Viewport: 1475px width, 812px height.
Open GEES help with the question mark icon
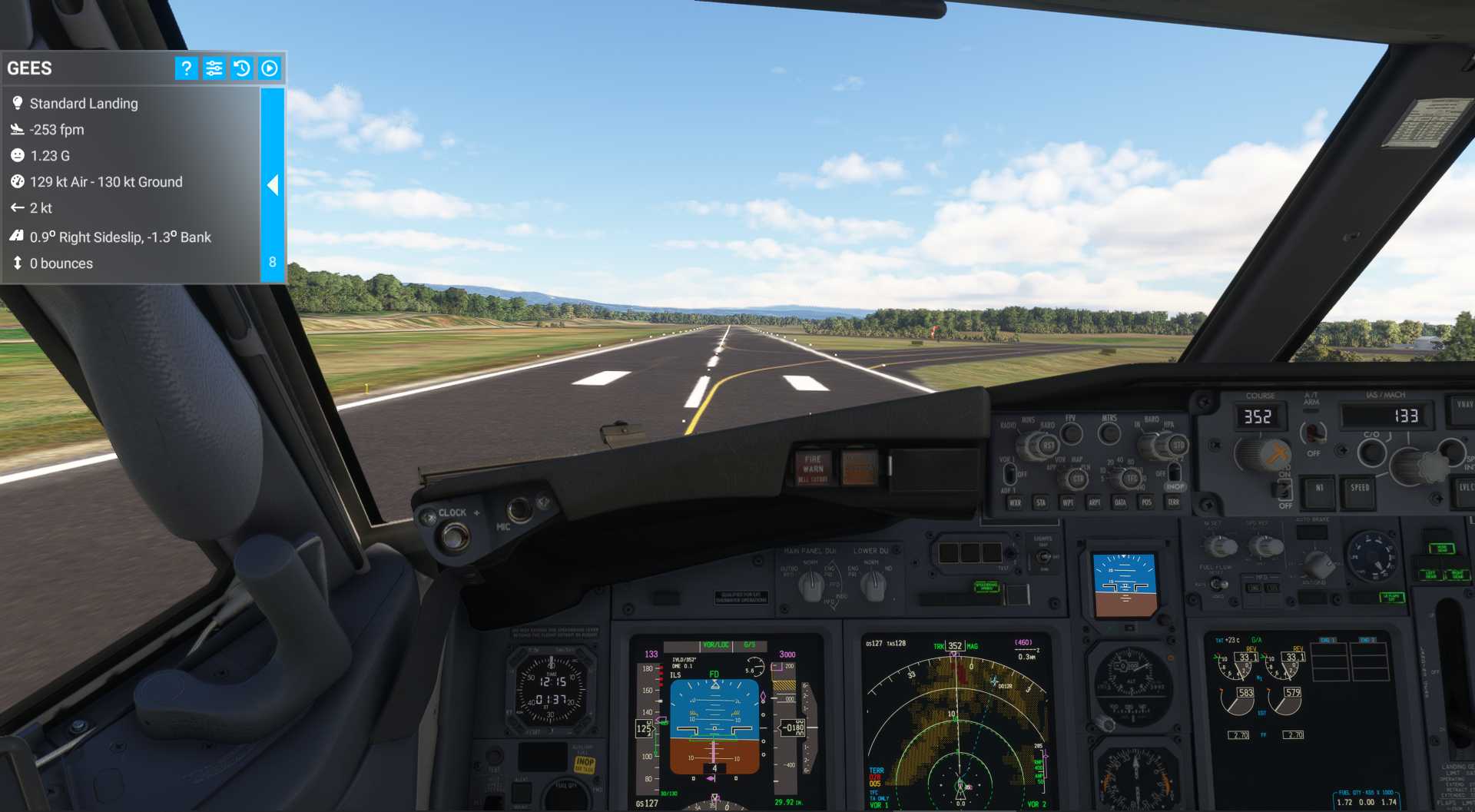[185, 68]
